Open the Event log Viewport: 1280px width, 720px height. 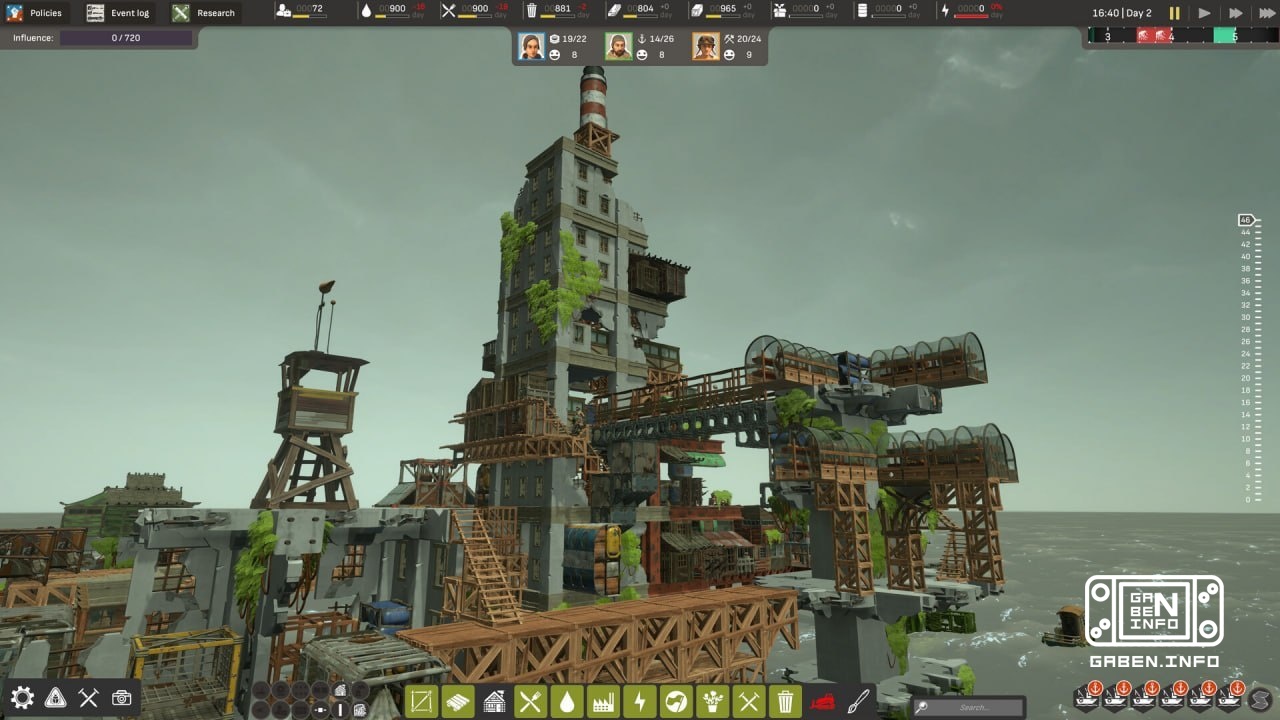tap(118, 13)
